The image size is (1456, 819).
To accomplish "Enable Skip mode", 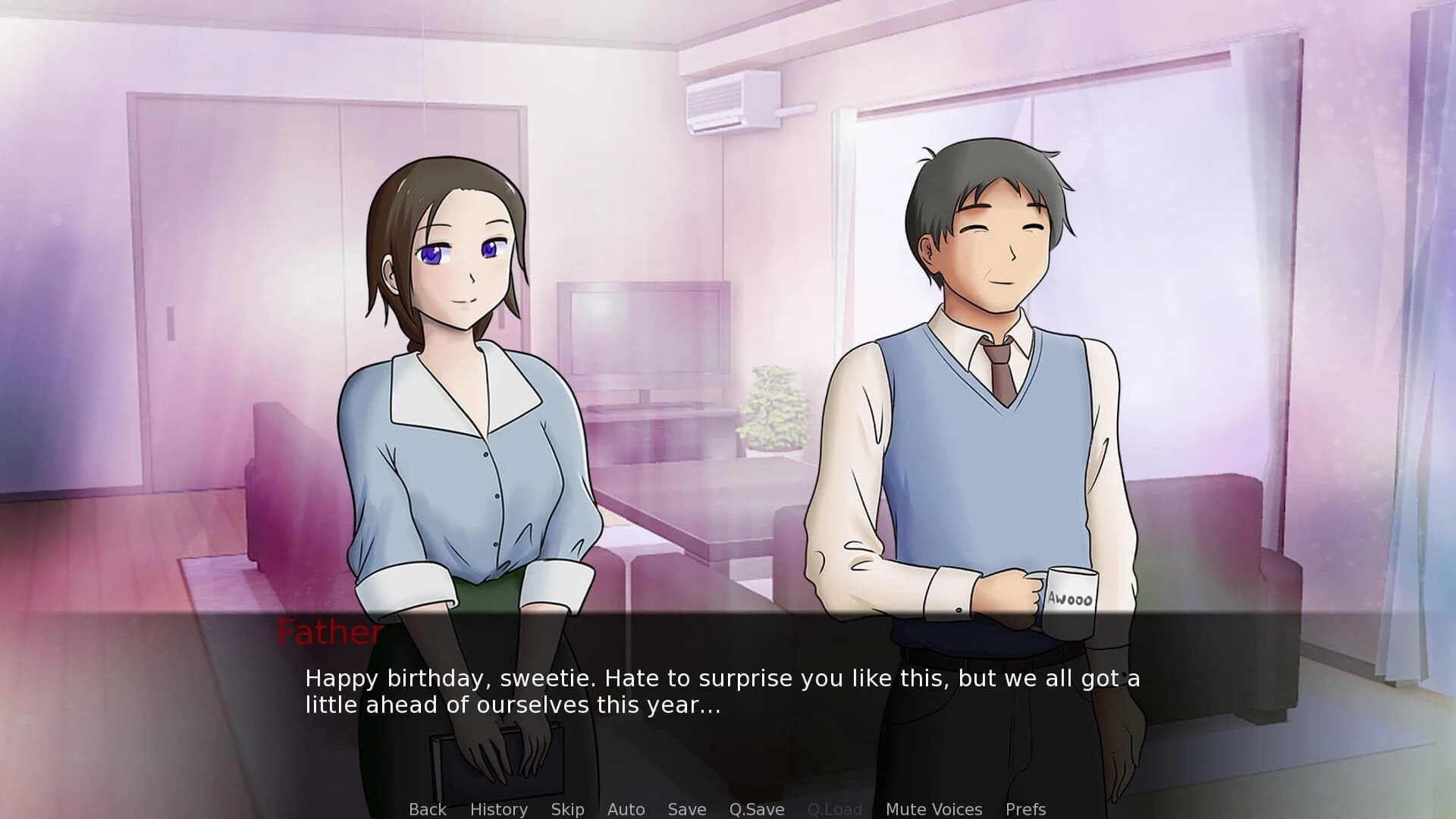I will [568, 809].
